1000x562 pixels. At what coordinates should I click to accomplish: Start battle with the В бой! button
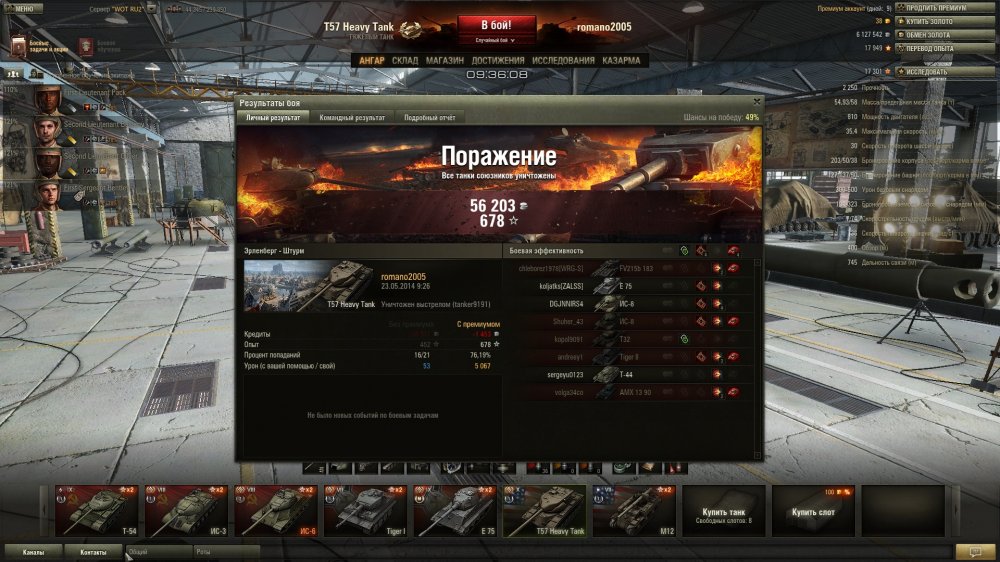point(497,25)
